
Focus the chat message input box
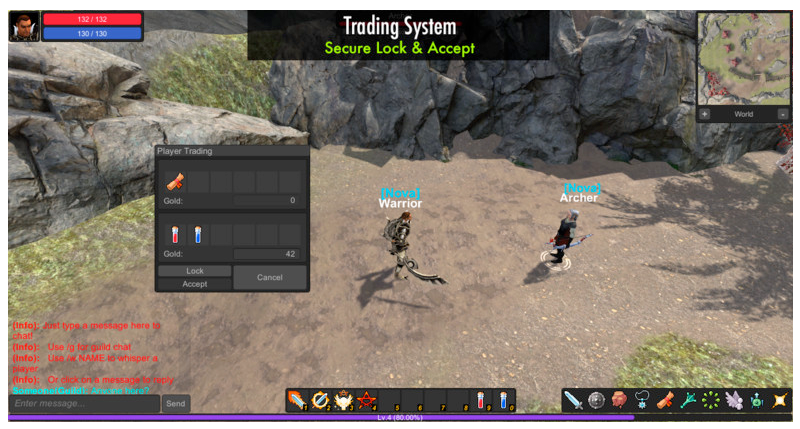(84, 403)
